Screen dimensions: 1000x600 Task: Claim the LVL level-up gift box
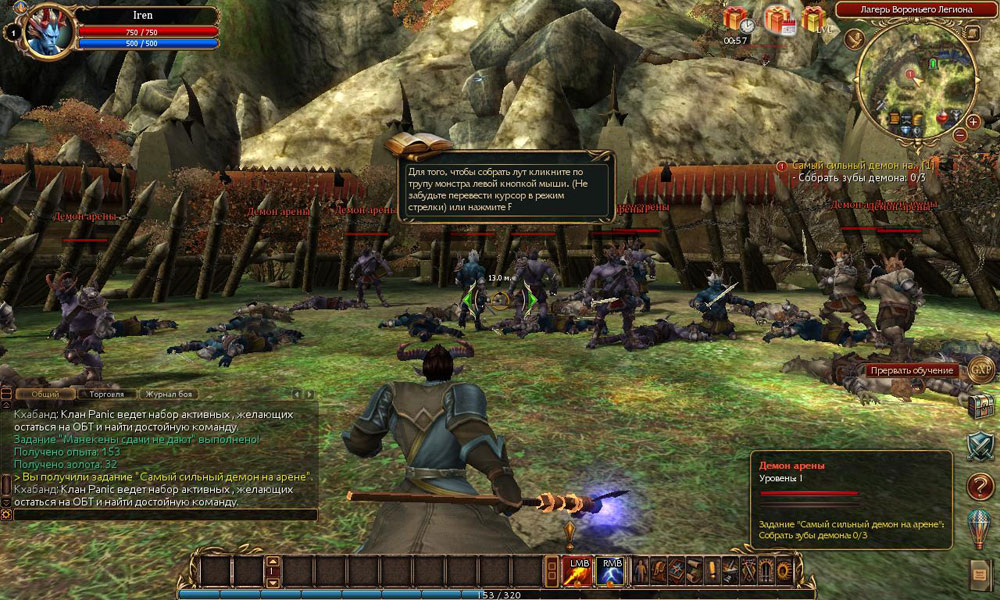coord(814,19)
